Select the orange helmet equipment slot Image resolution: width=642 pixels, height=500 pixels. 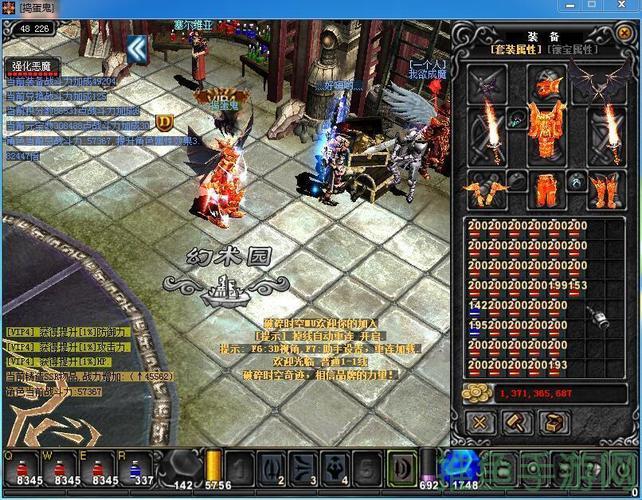pyautogui.click(x=544, y=84)
